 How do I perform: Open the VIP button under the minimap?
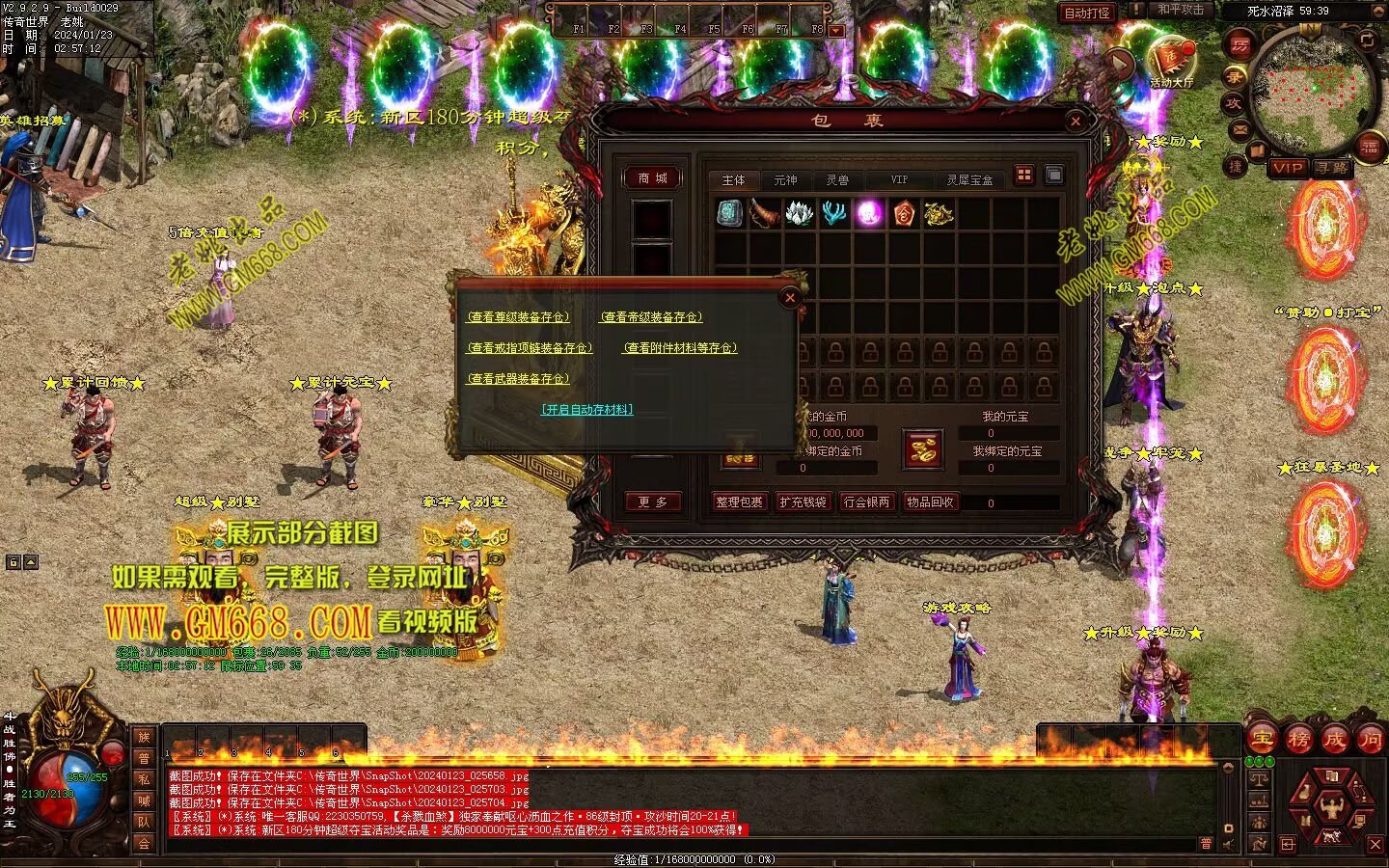point(1287,168)
